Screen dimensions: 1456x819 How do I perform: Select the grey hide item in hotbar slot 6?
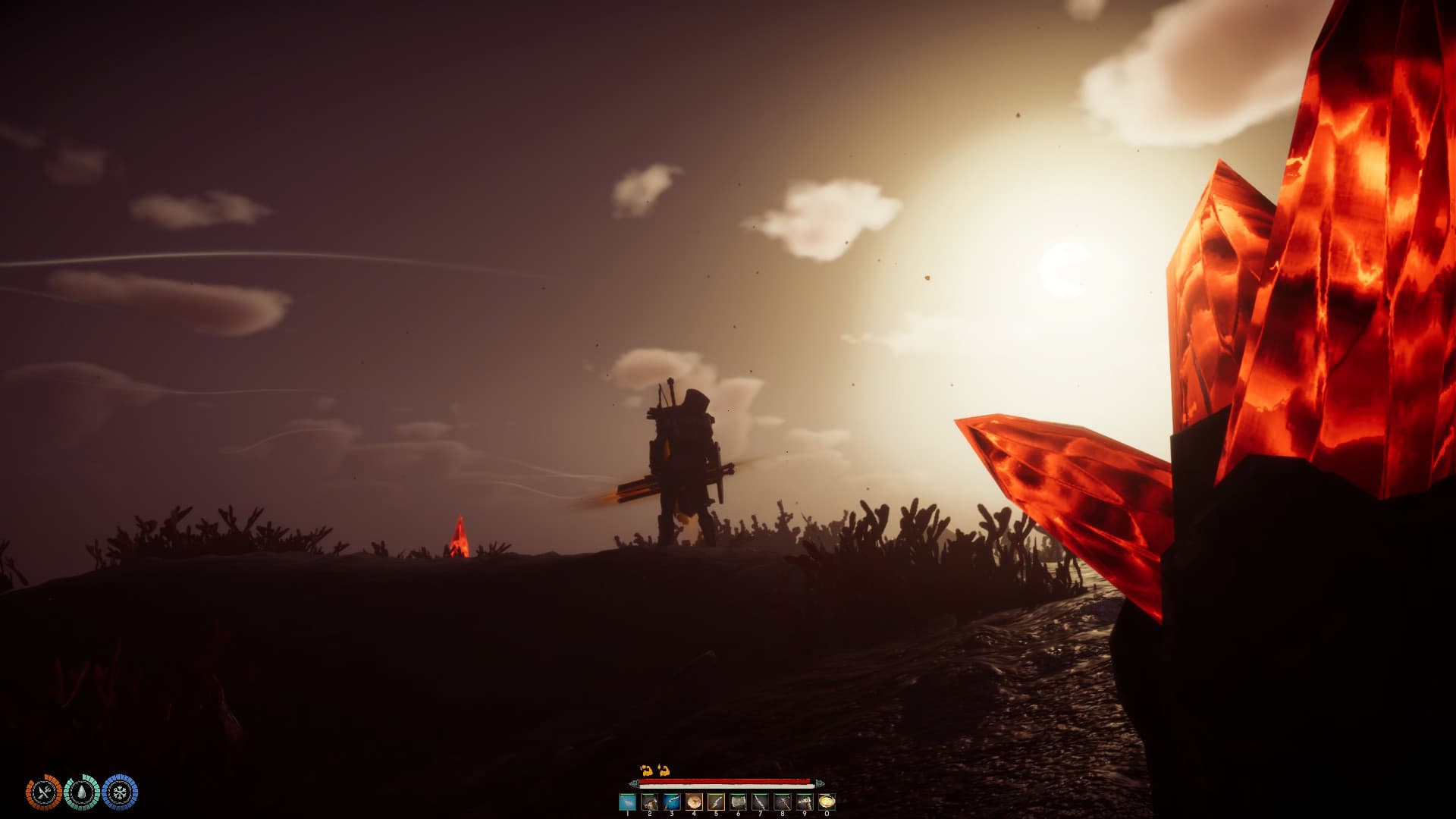(x=738, y=802)
